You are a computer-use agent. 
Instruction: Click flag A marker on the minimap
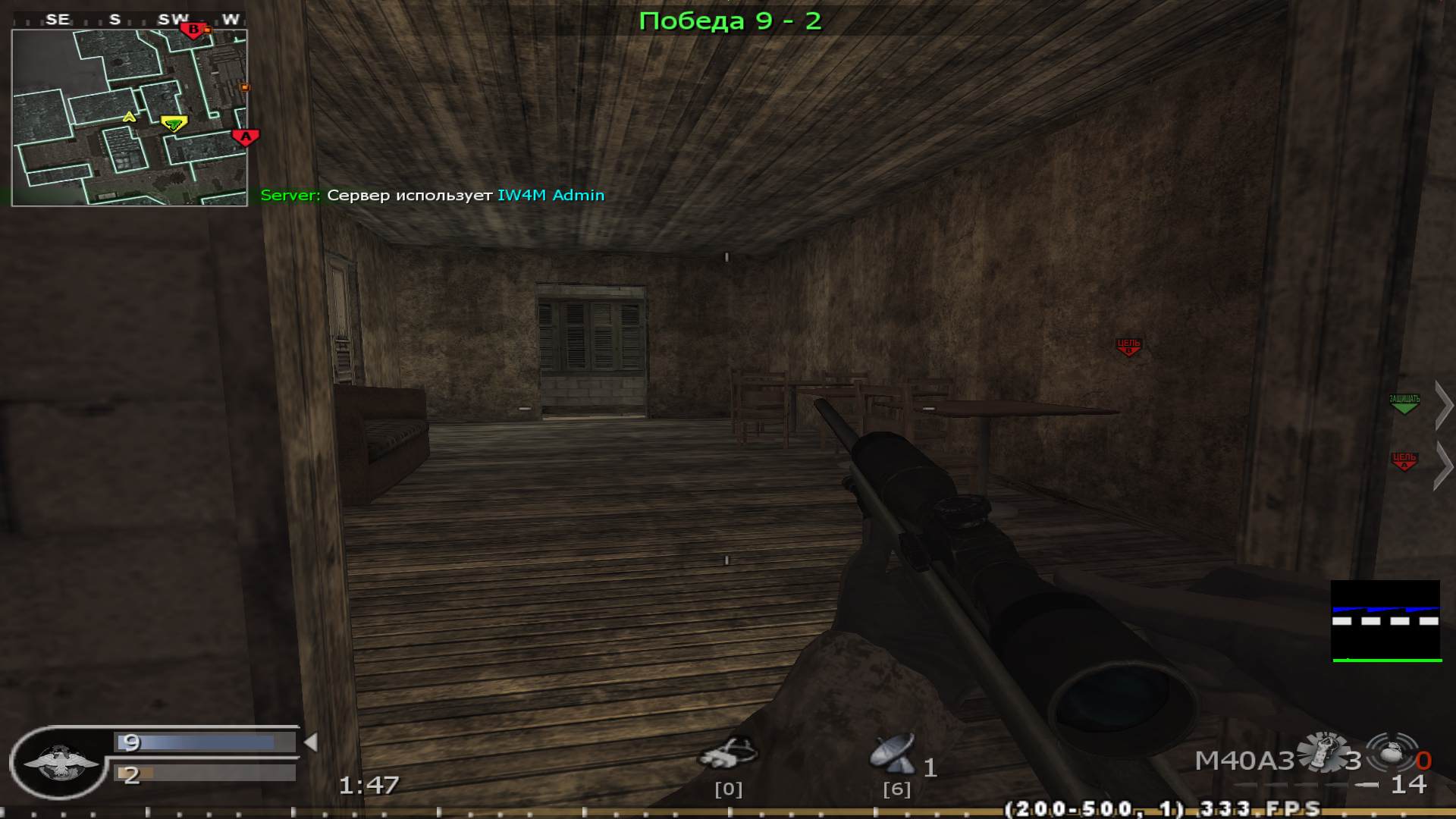click(x=244, y=136)
